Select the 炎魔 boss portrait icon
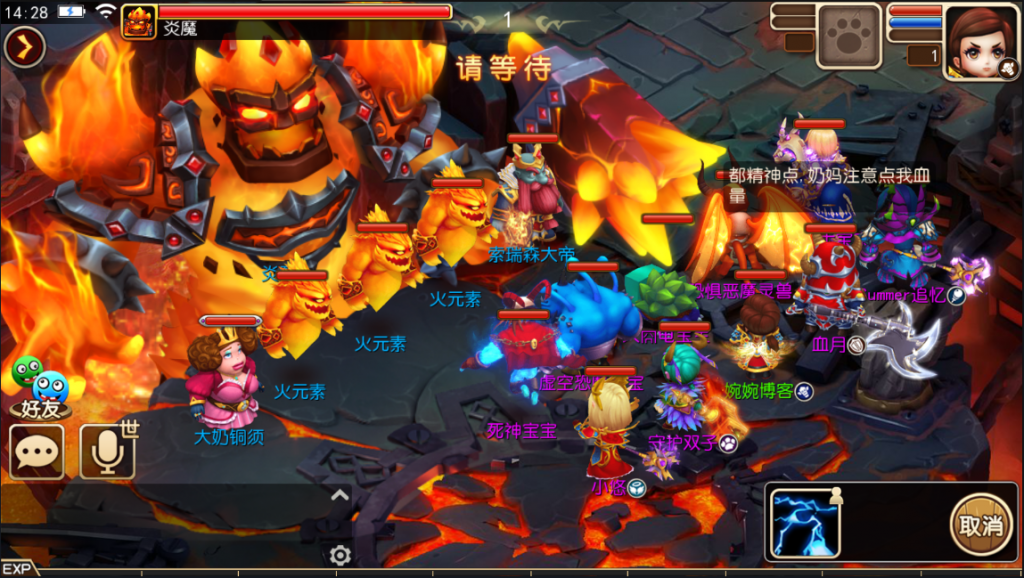Viewport: 1024px width, 578px height. 139,22
